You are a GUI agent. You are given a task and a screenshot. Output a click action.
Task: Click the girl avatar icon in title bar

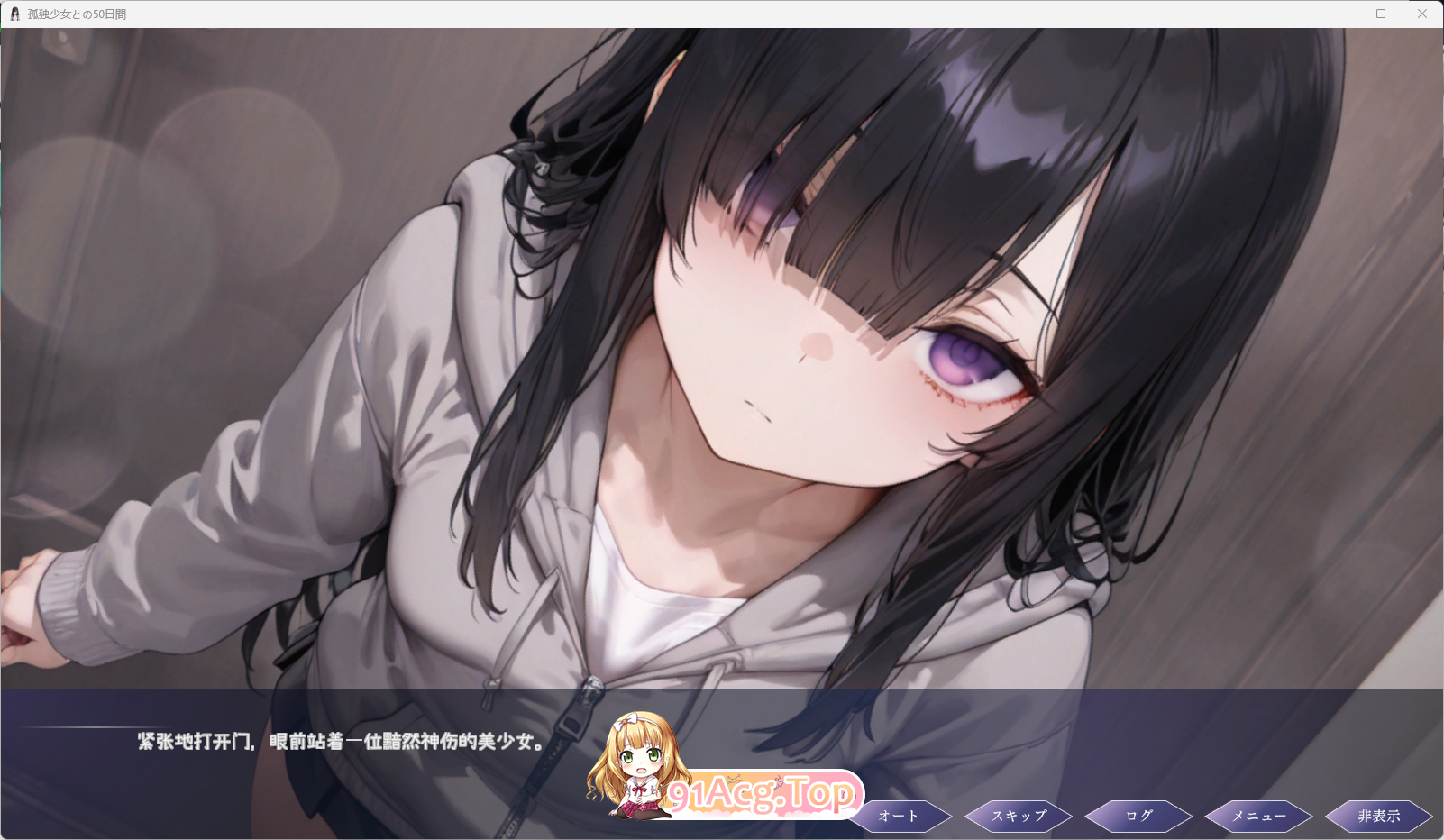pos(16,14)
